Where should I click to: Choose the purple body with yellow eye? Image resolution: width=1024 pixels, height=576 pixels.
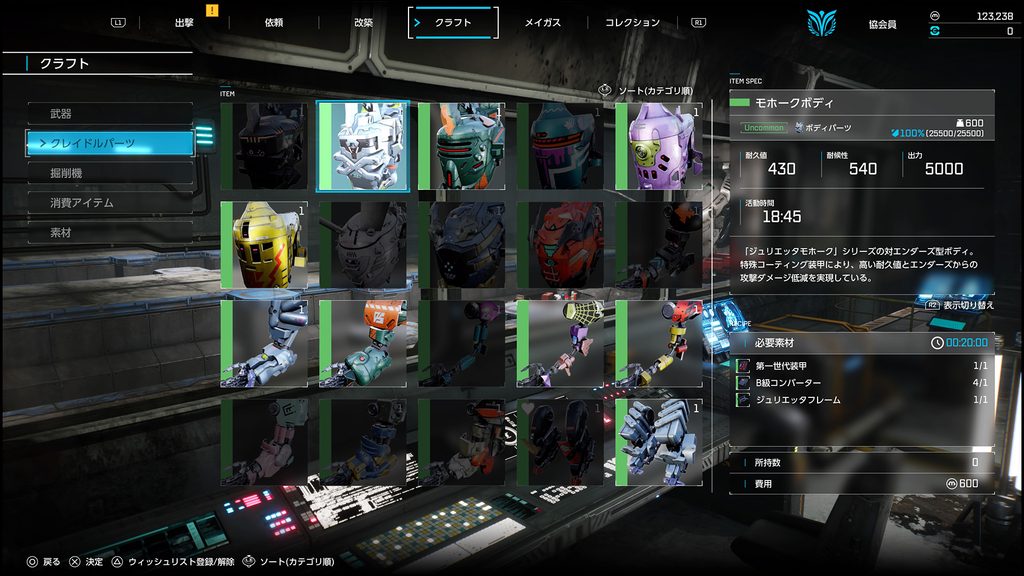click(x=659, y=146)
